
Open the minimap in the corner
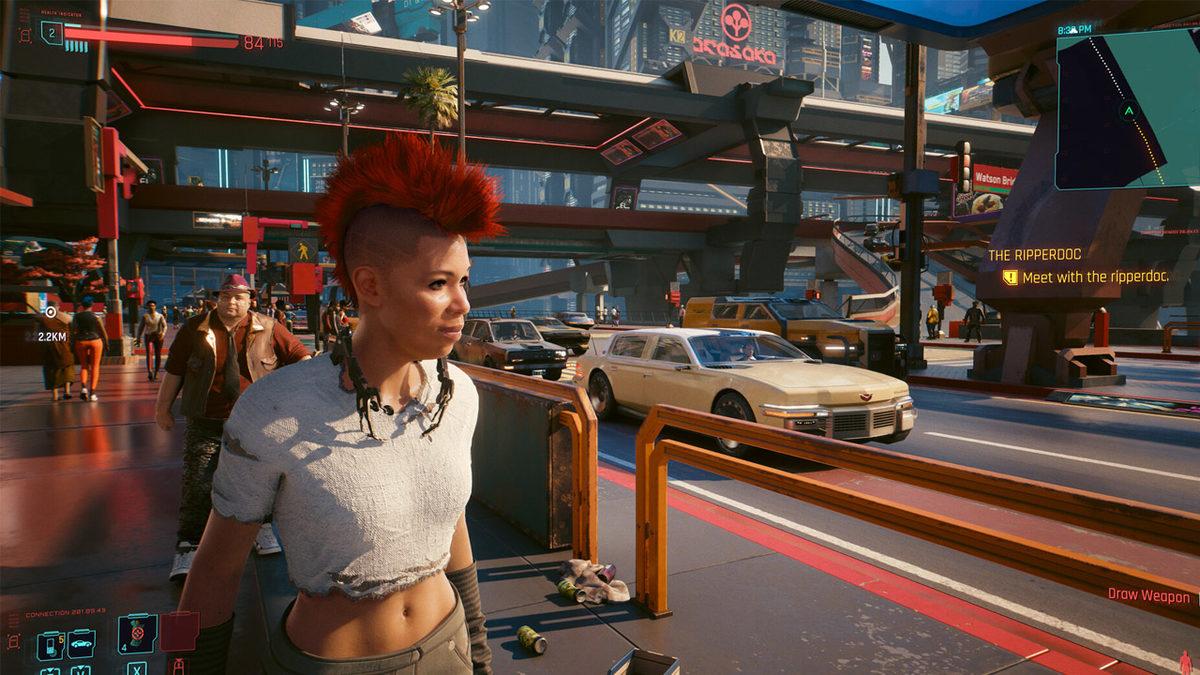click(x=1127, y=108)
